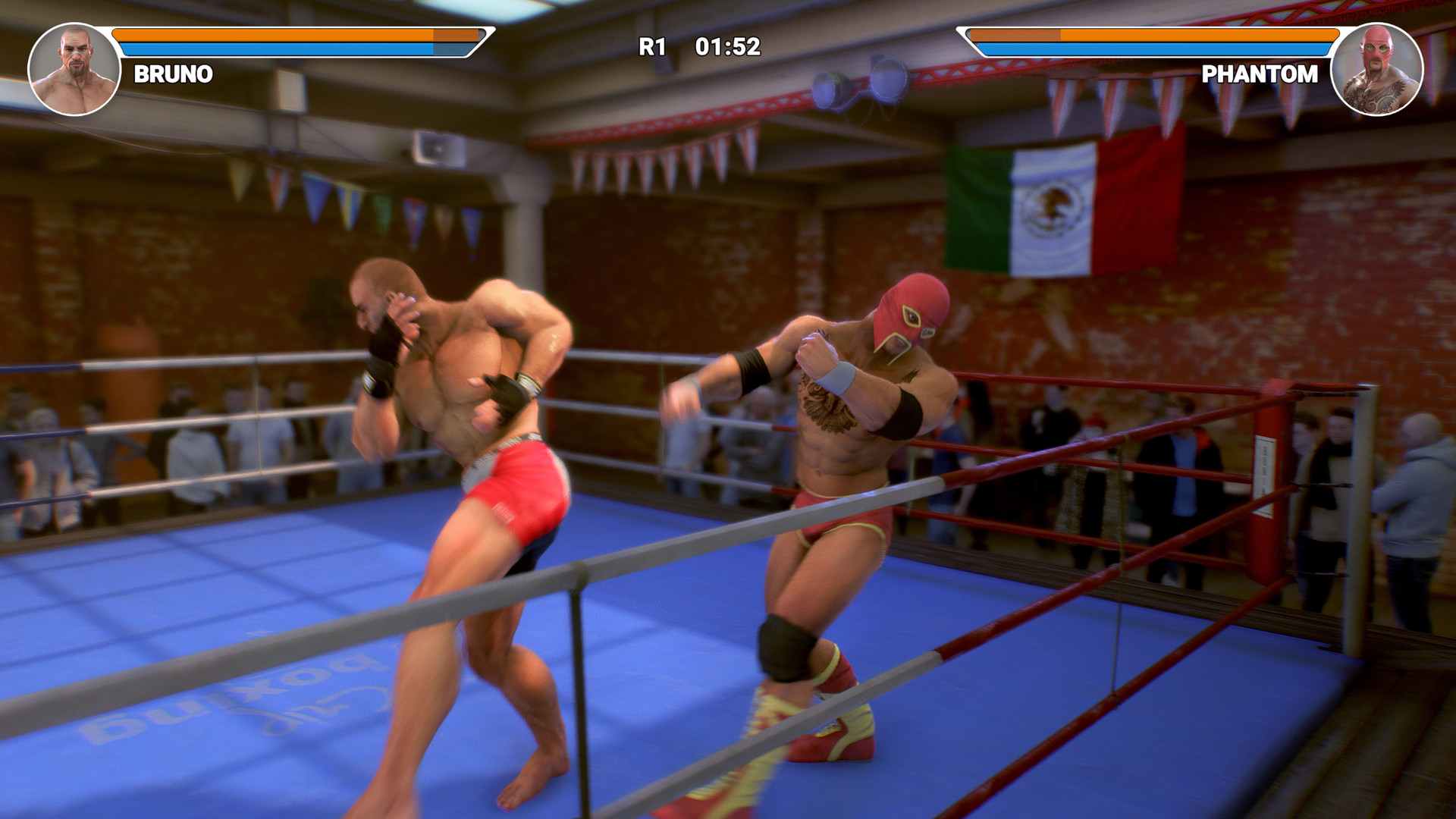The image size is (1456, 819).
Task: Toggle Phantom's health bar display
Action: click(1153, 34)
